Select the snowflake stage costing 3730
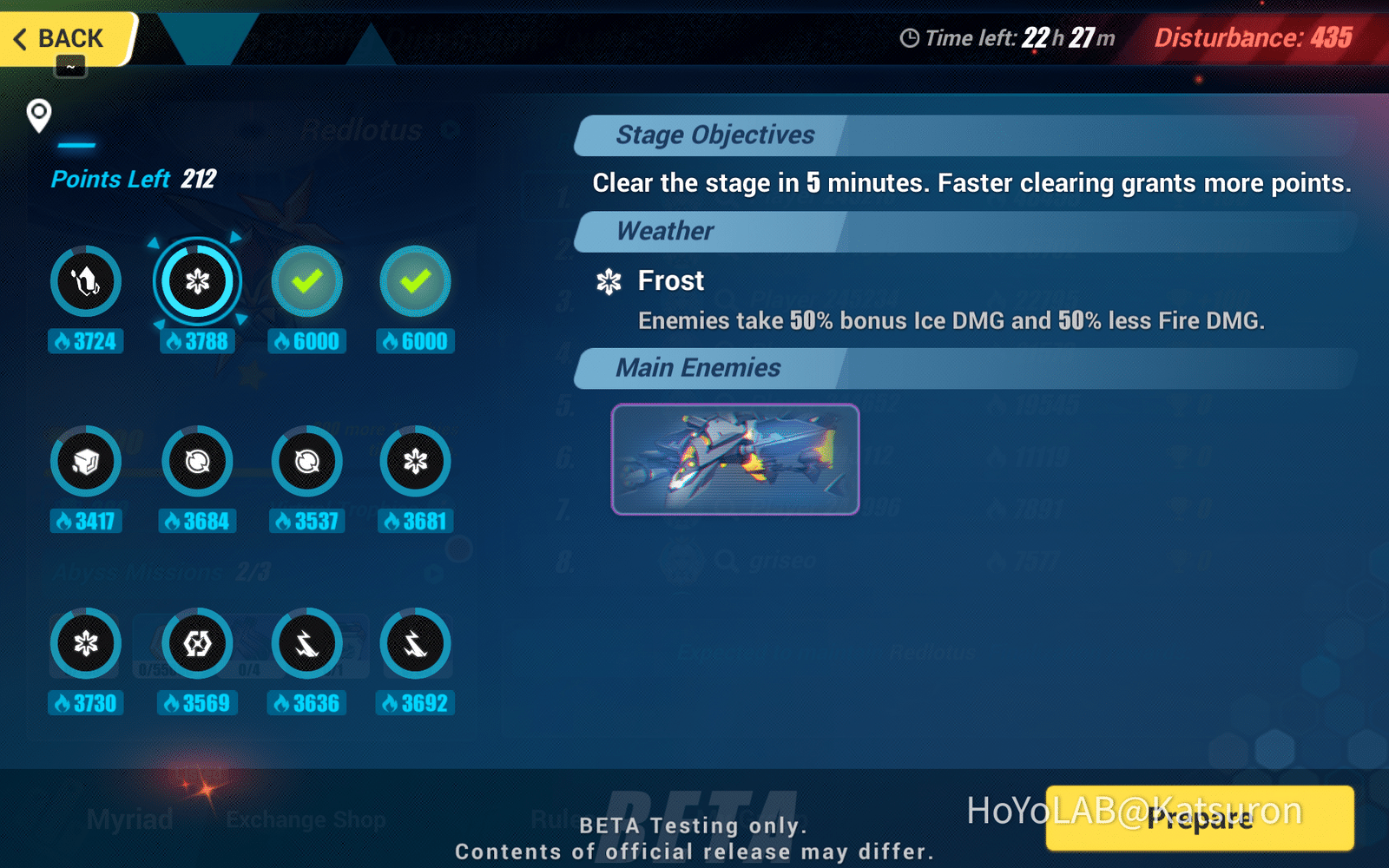 tap(85, 643)
